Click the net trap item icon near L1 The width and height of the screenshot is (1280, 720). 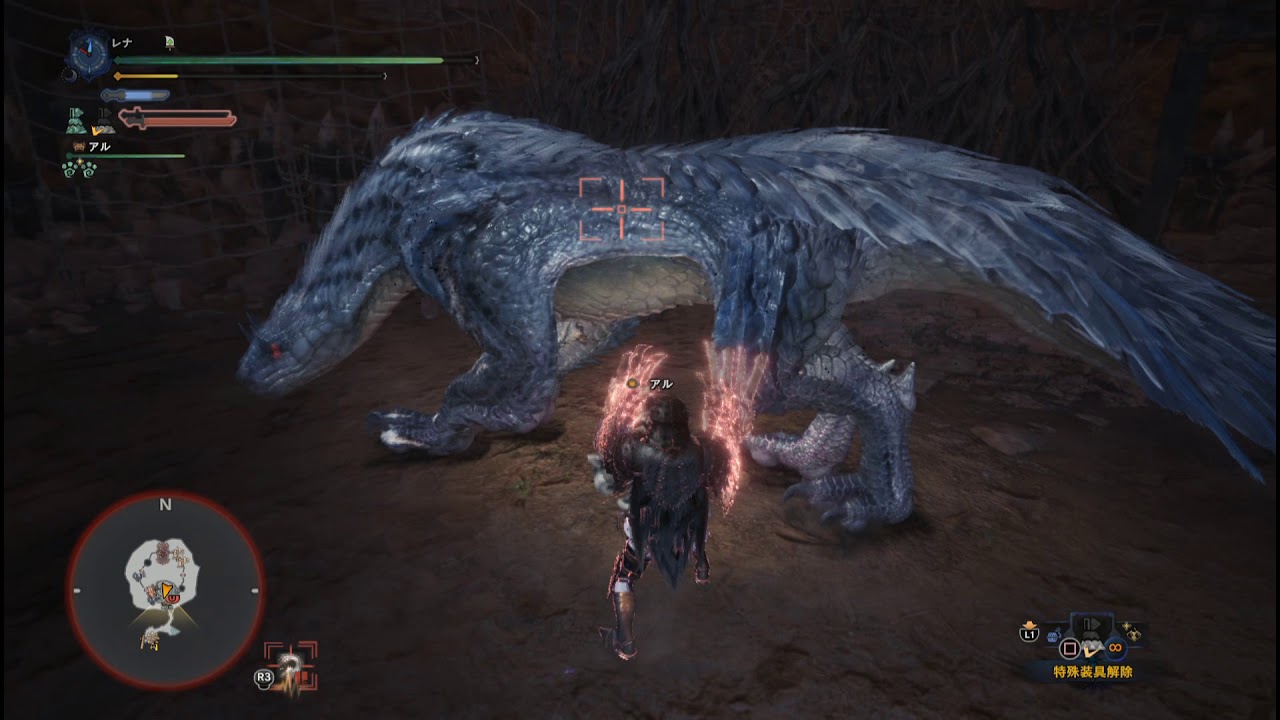pos(1053,634)
